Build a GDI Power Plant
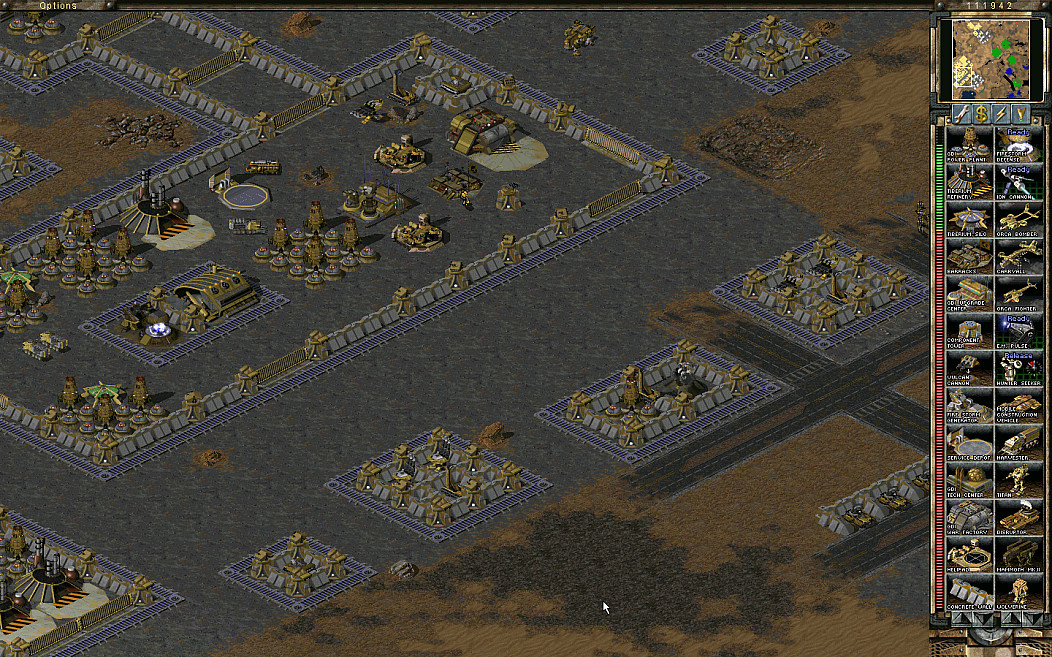This screenshot has height=657, width=1052. [x=968, y=143]
